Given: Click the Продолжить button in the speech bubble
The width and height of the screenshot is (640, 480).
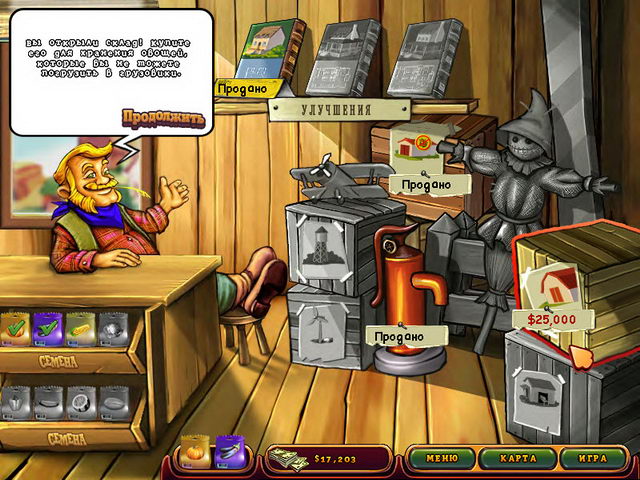Looking at the screenshot, I should click(163, 118).
